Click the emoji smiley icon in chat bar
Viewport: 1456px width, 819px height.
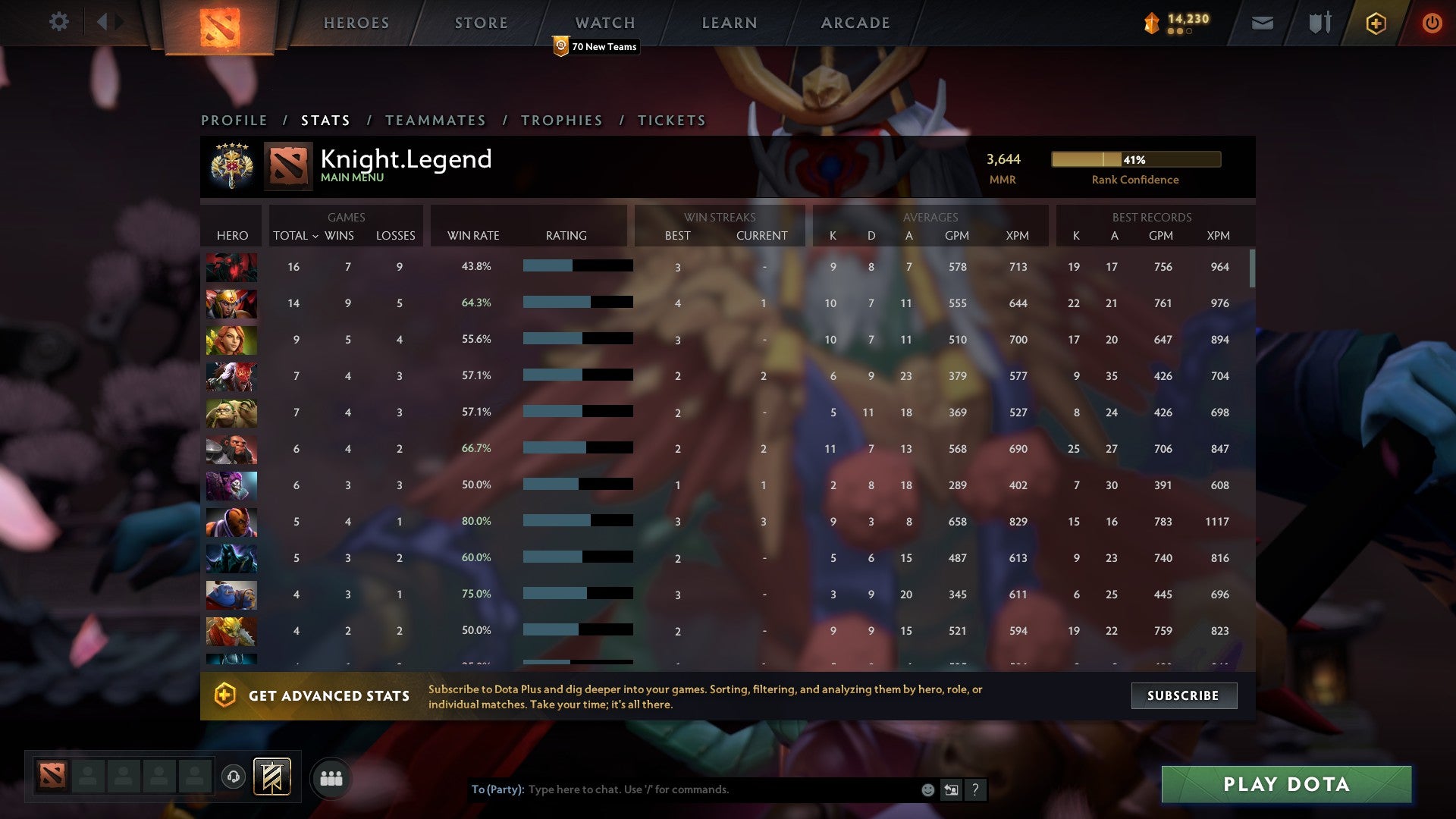927,789
